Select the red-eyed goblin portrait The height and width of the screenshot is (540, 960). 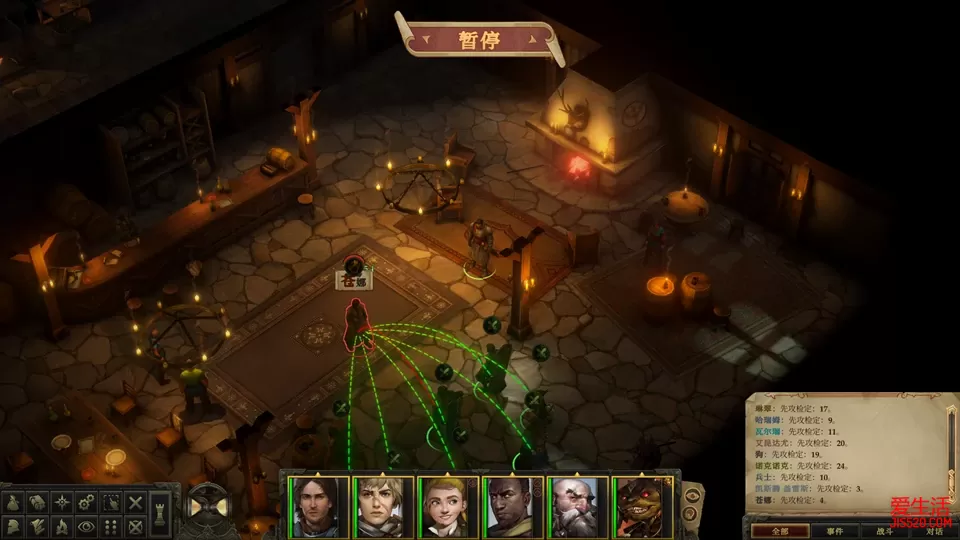[x=640, y=507]
